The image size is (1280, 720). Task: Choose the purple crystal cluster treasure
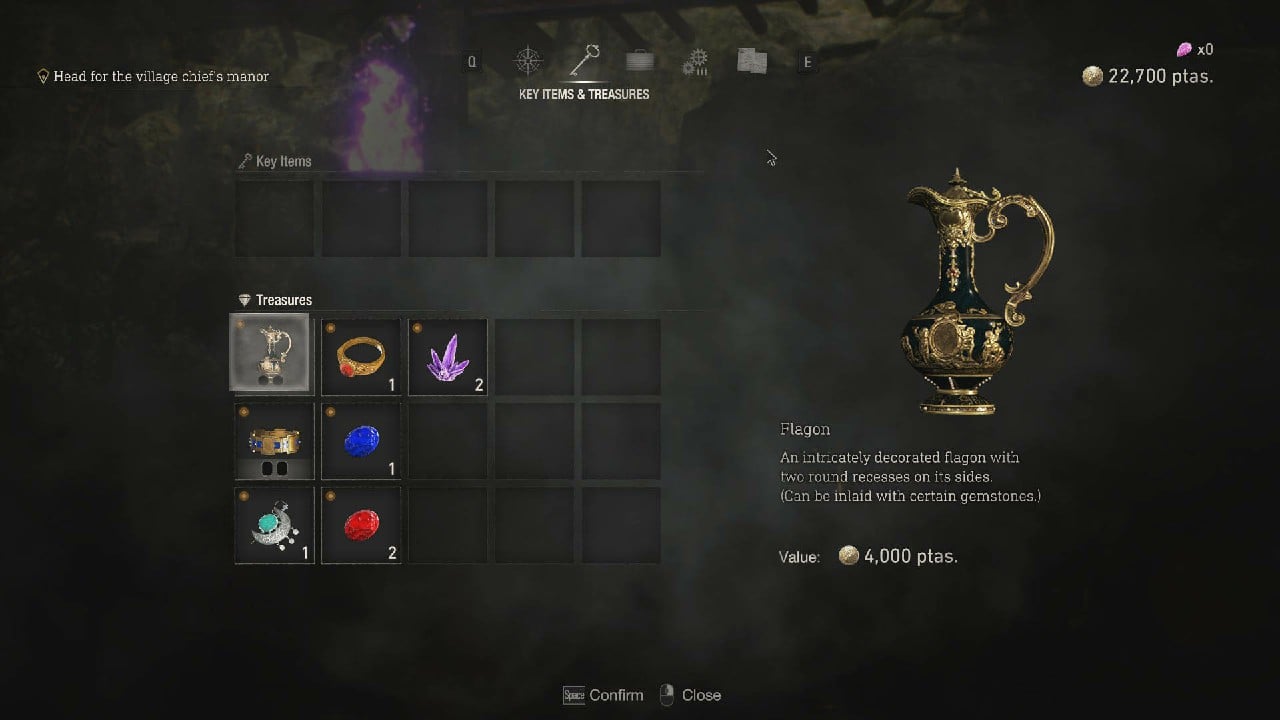coord(448,355)
